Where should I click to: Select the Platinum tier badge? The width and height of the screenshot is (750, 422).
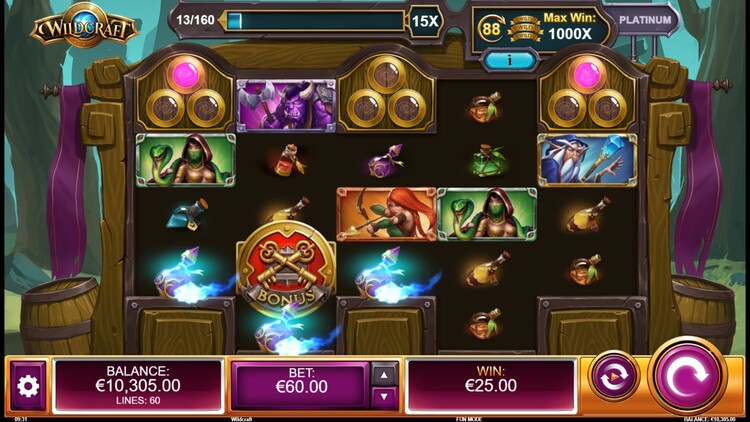click(644, 19)
